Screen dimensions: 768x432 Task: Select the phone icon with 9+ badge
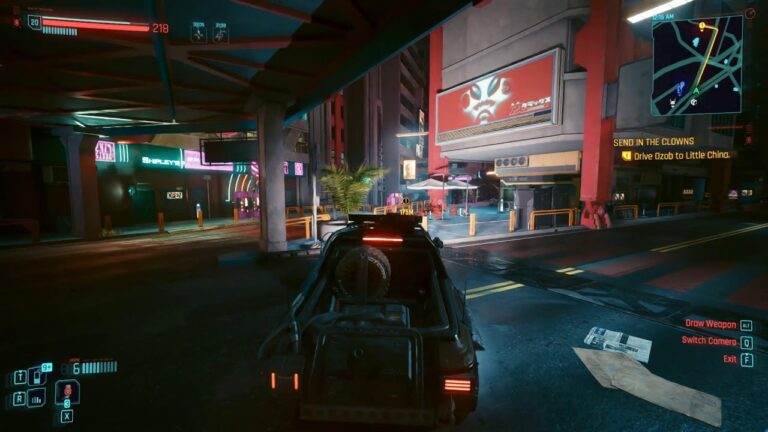point(37,376)
